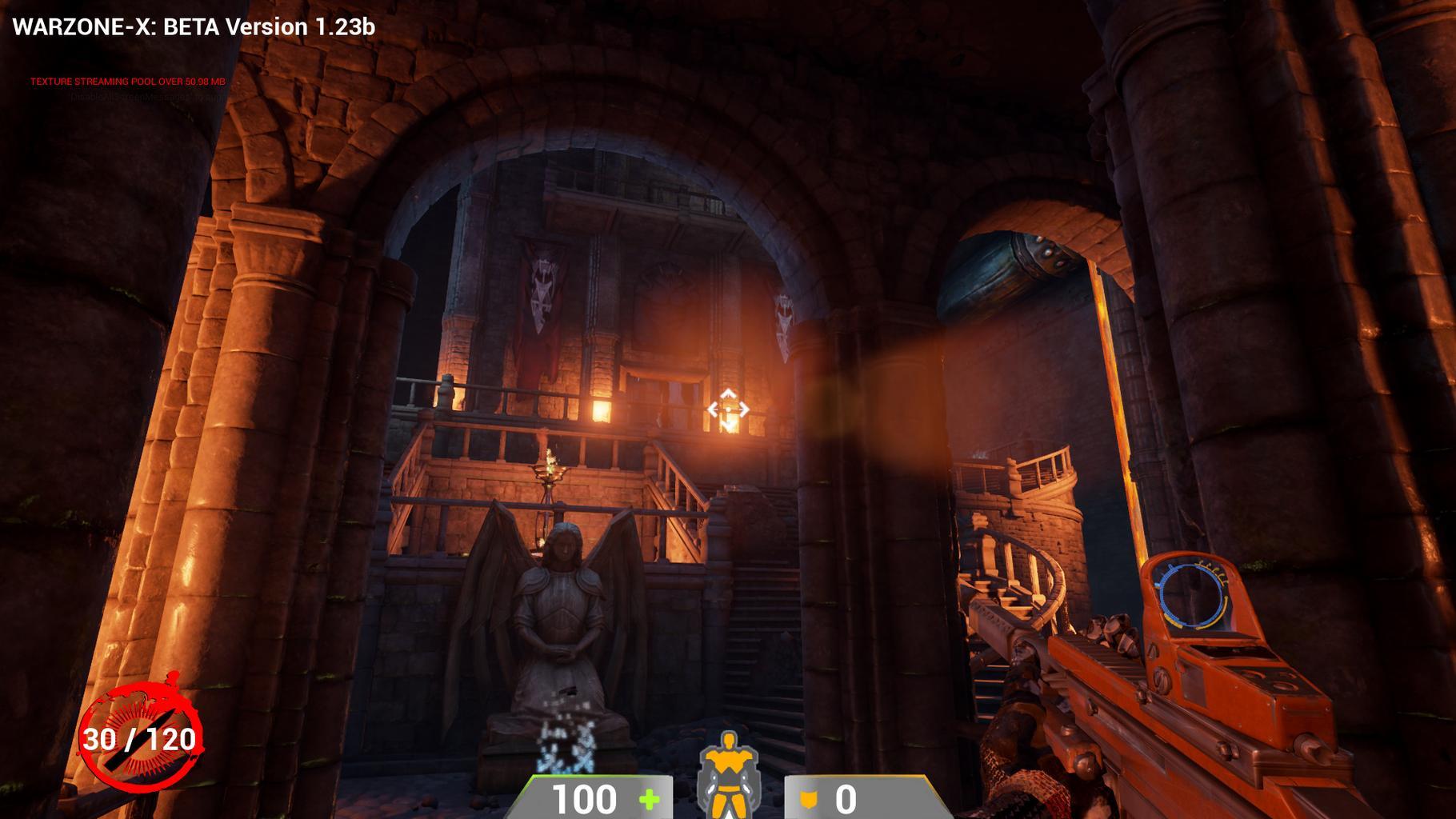1456x819 pixels.
Task: Select the red weapon emblem icon
Action: click(x=141, y=737)
